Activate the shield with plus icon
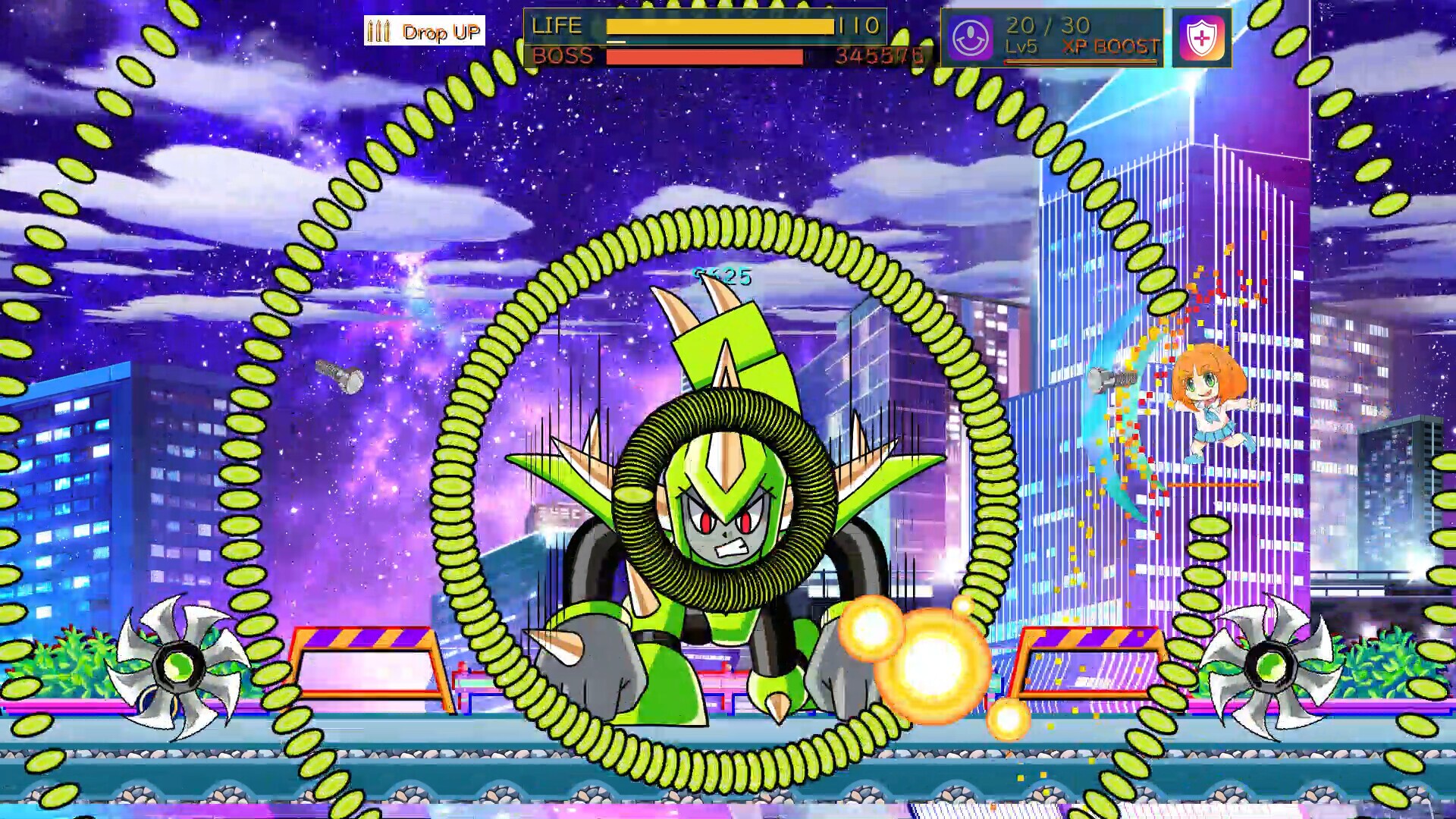This screenshot has height=819, width=1456. 1201,38
